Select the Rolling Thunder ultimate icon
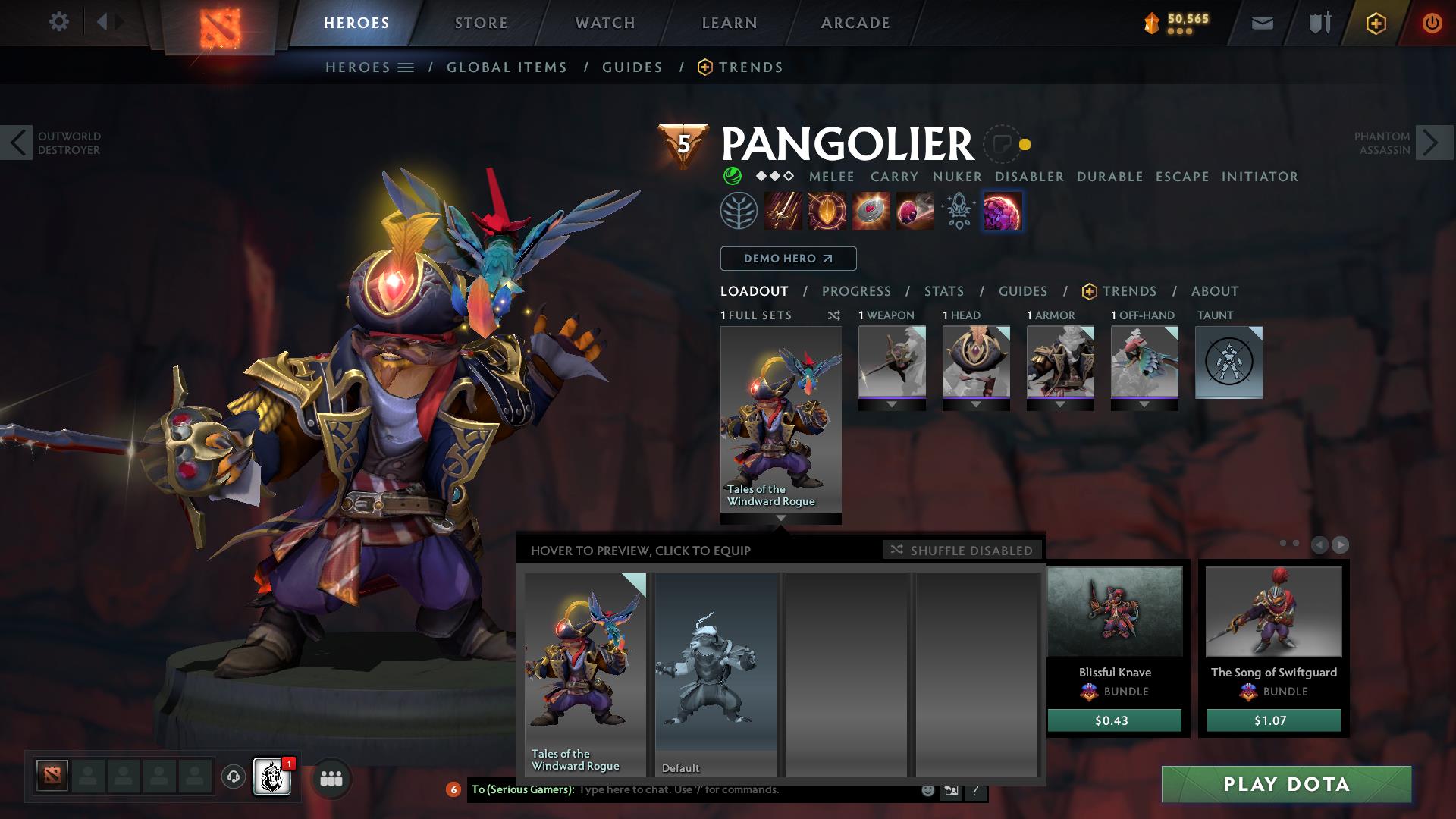The width and height of the screenshot is (1456, 819). click(x=1003, y=211)
